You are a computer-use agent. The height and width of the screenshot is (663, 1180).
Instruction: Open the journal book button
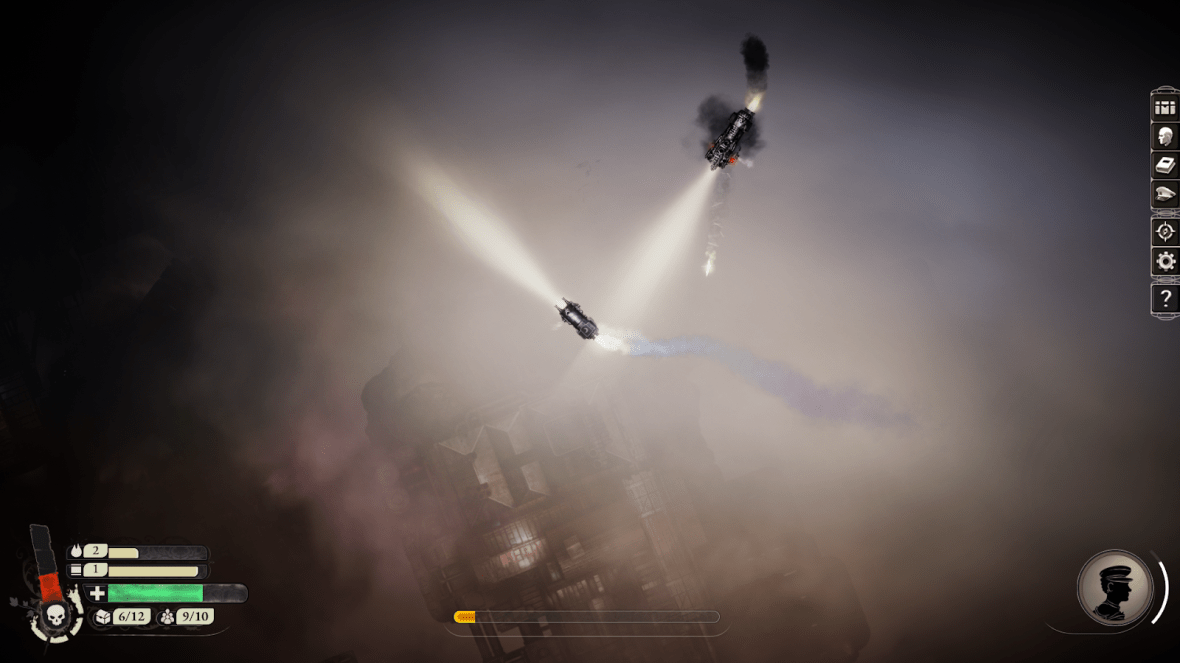[1164, 165]
